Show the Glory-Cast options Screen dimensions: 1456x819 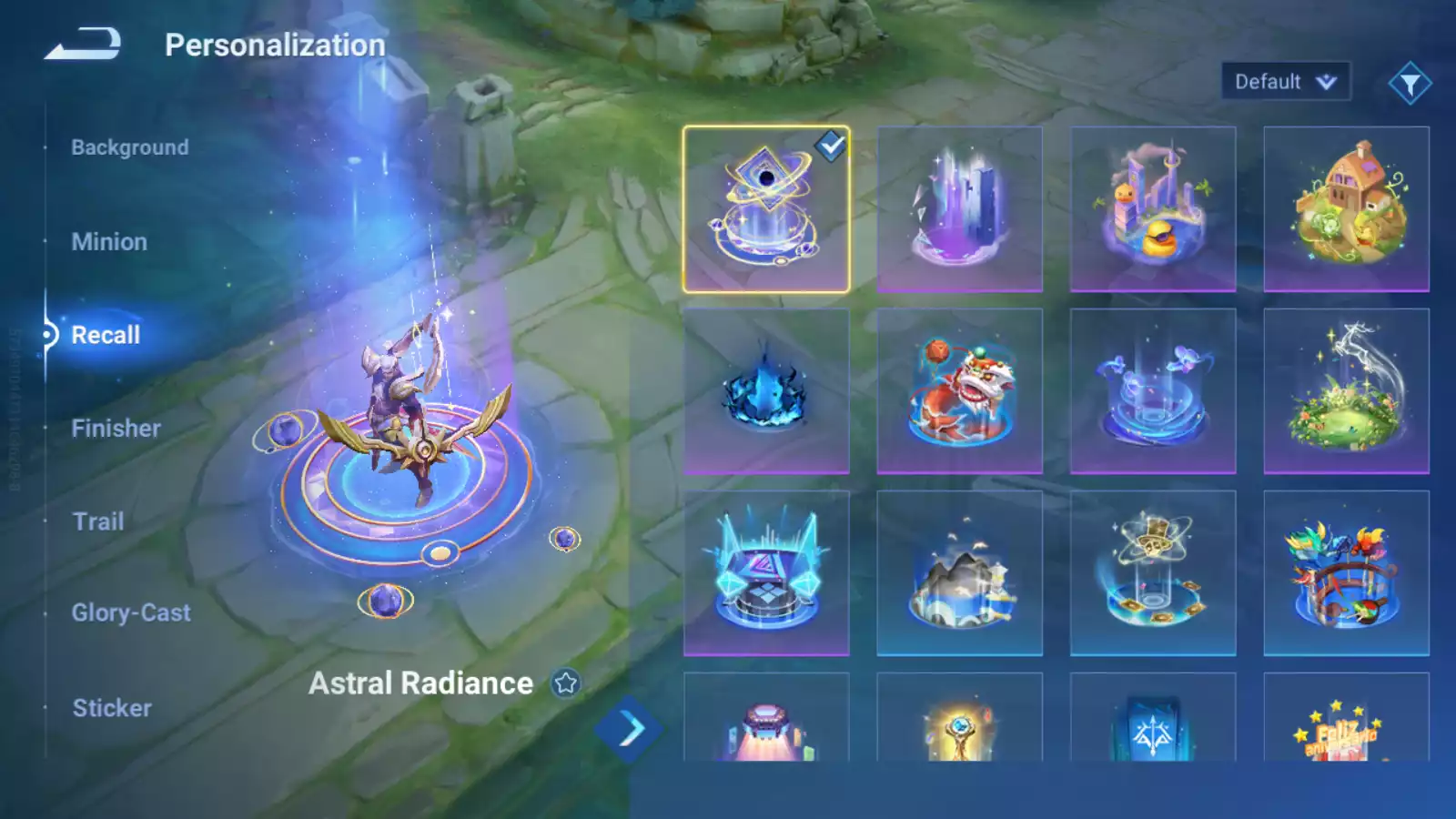click(x=131, y=613)
